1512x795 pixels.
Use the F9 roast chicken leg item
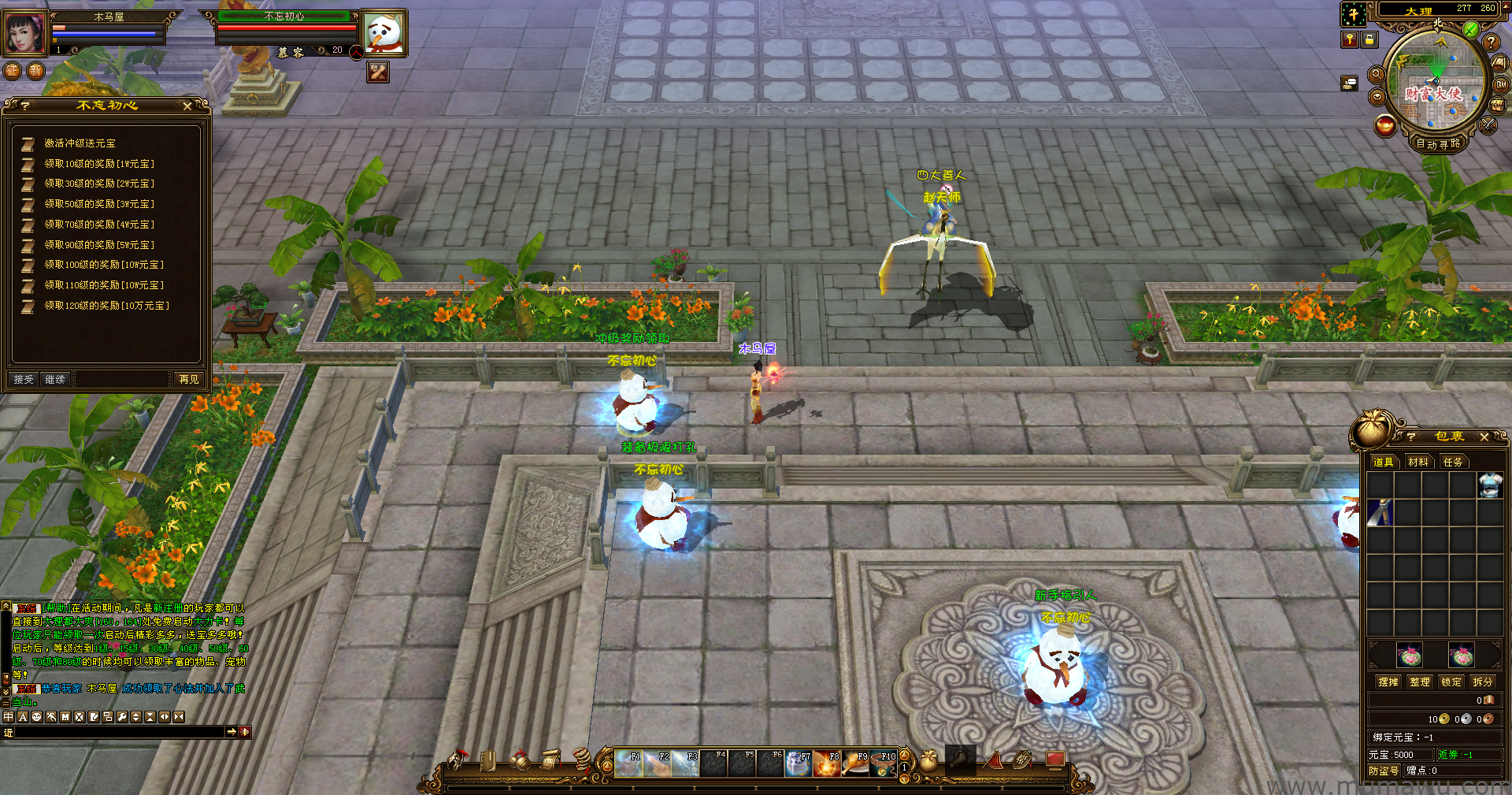click(x=855, y=763)
